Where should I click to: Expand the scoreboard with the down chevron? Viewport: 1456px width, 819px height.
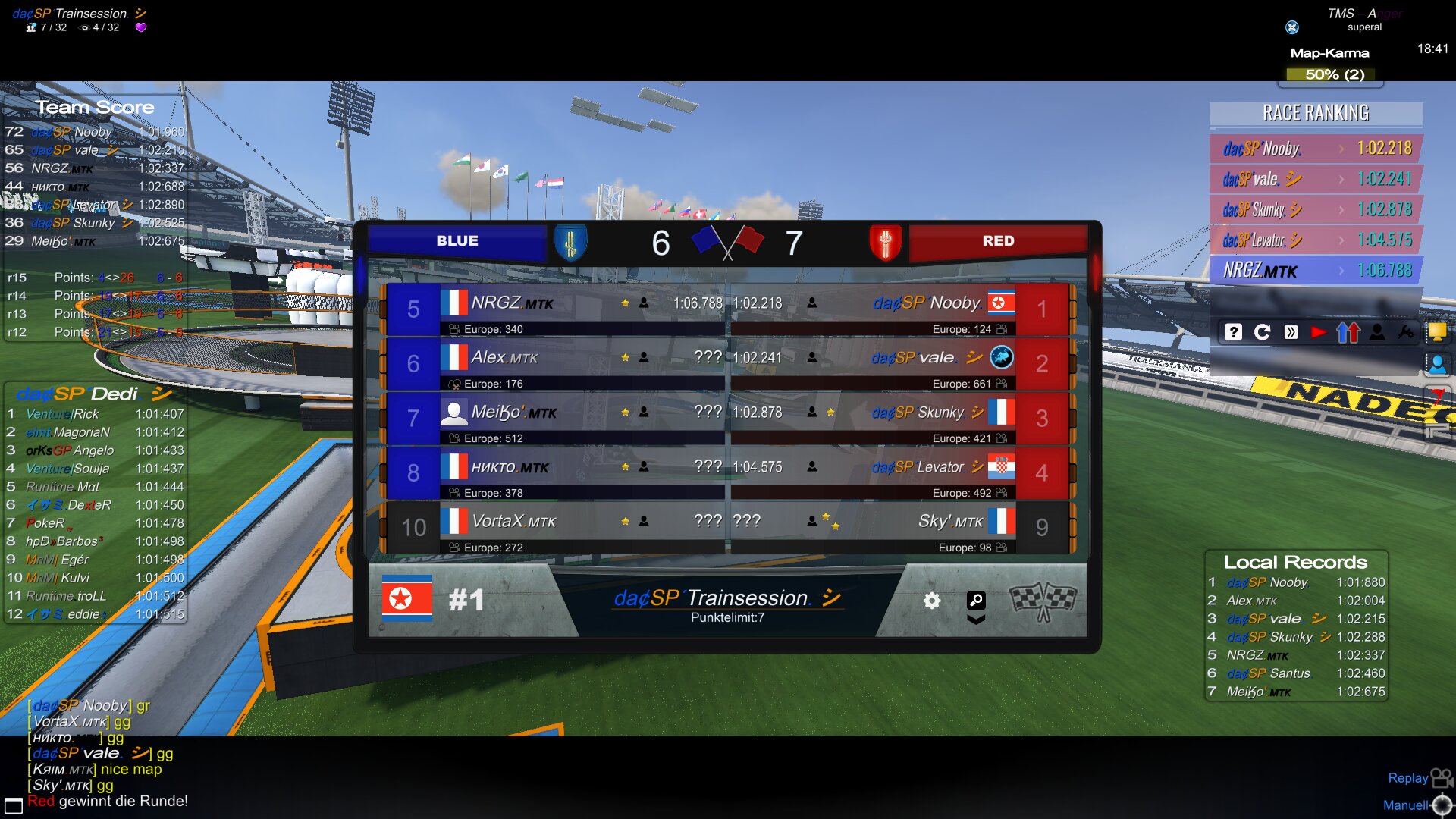point(976,620)
